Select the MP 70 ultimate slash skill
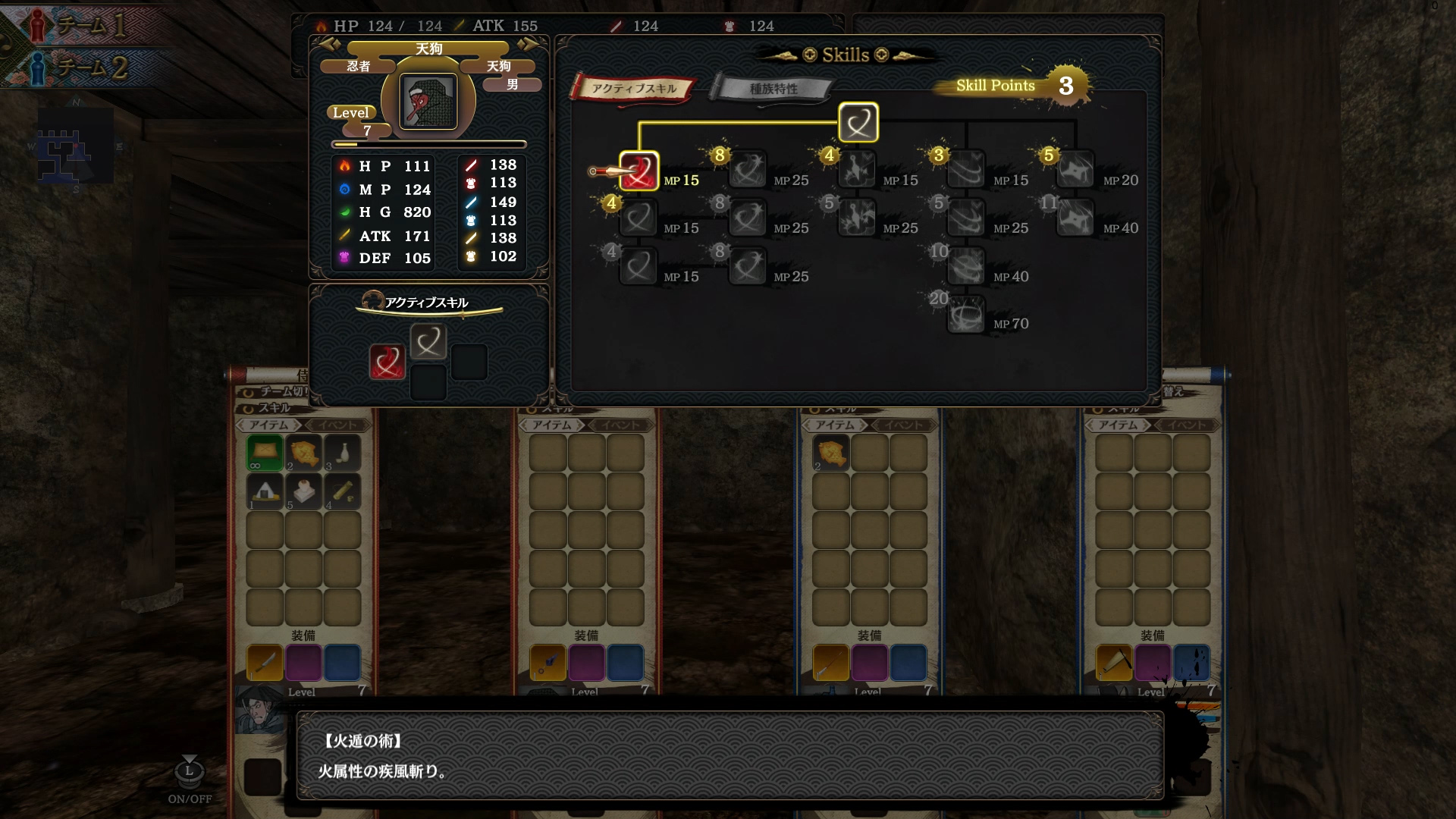This screenshot has height=819, width=1456. click(x=965, y=312)
